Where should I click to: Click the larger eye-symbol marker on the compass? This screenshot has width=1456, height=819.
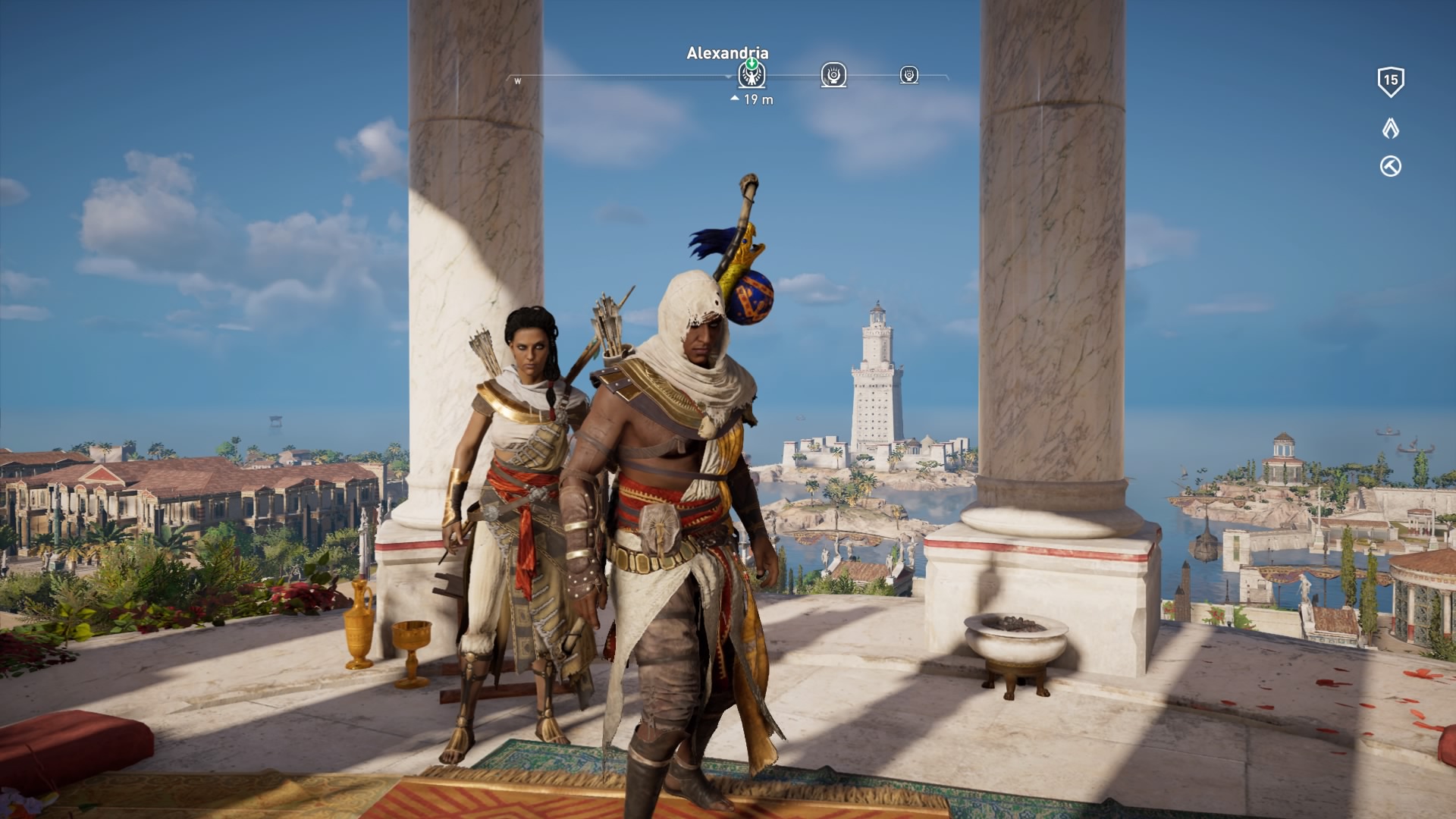click(833, 74)
